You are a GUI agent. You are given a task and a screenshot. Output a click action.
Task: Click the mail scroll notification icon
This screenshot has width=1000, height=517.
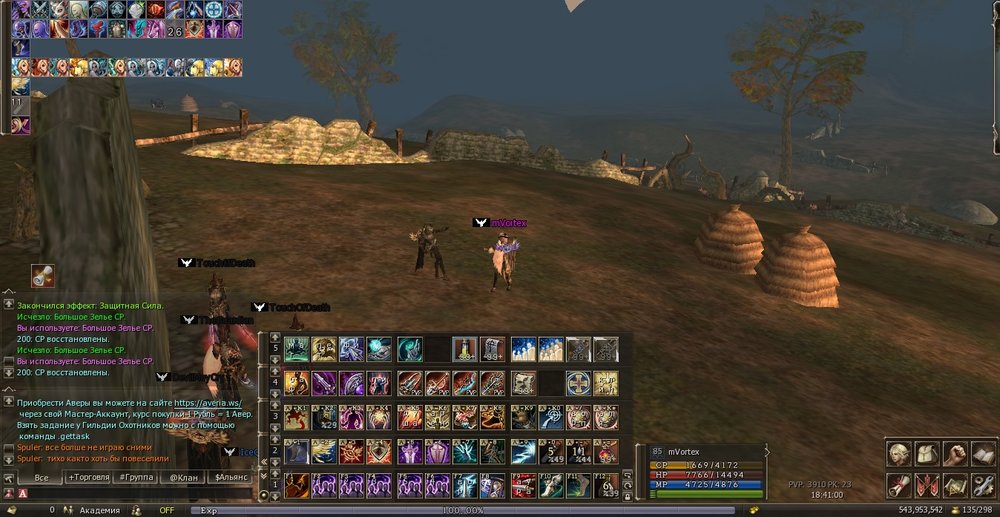click(42, 275)
